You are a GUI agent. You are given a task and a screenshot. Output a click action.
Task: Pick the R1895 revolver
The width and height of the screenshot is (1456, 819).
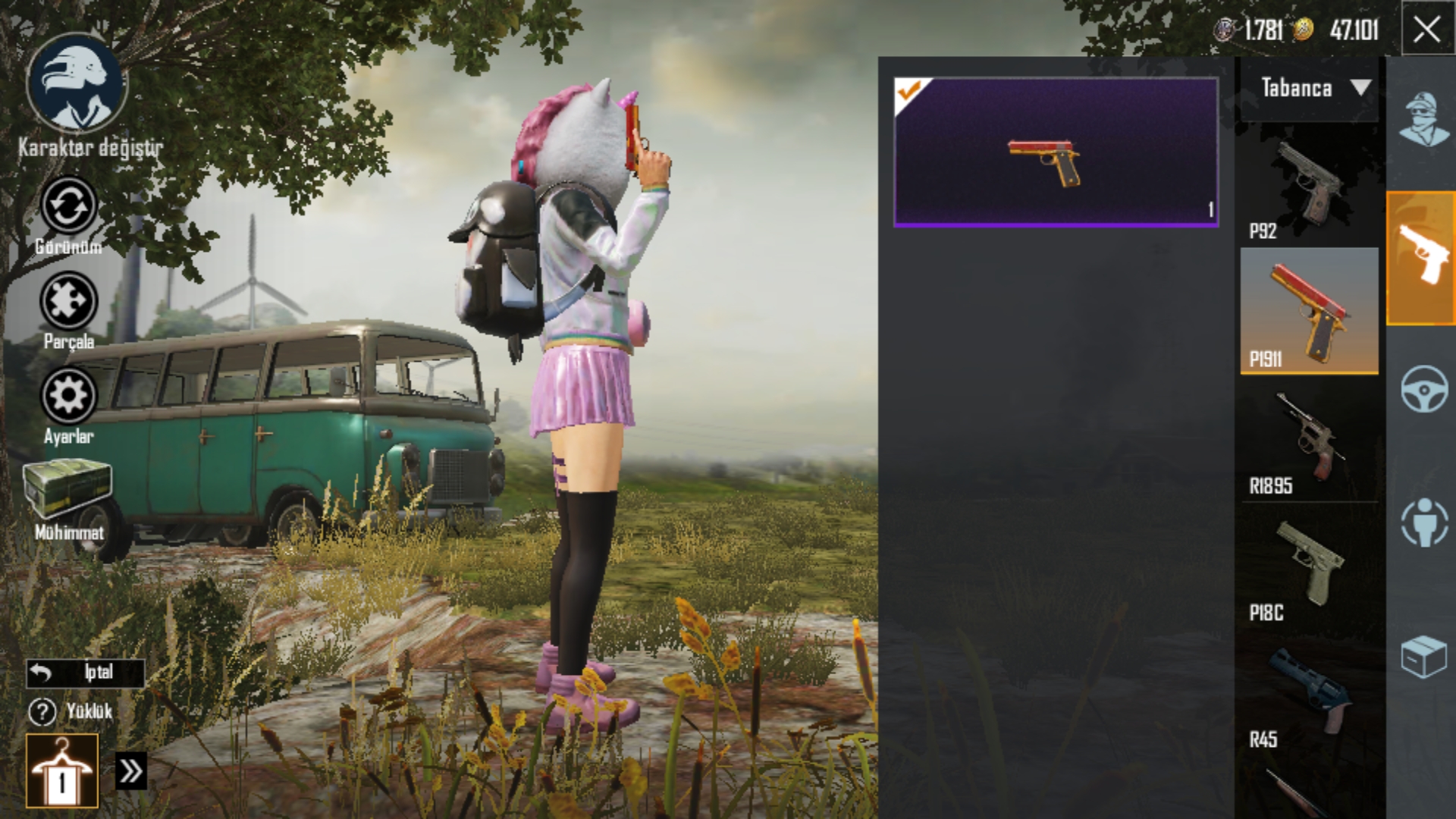tap(1309, 440)
